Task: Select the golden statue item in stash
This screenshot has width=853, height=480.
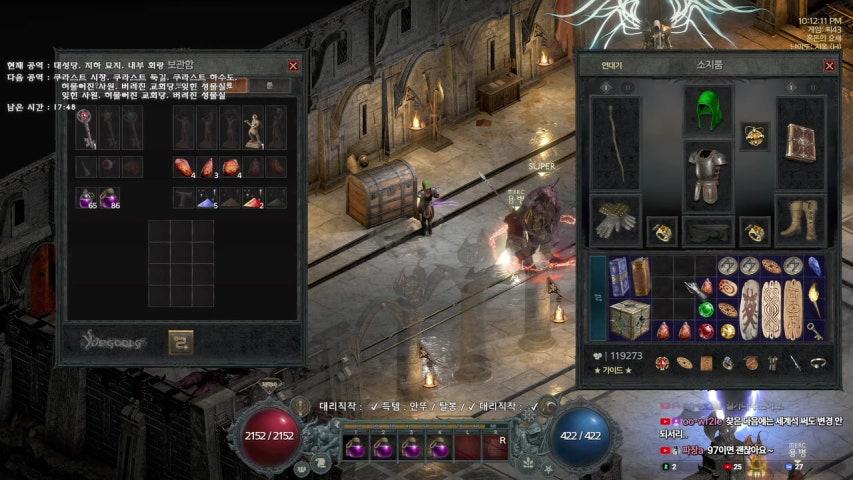Action: (x=254, y=128)
